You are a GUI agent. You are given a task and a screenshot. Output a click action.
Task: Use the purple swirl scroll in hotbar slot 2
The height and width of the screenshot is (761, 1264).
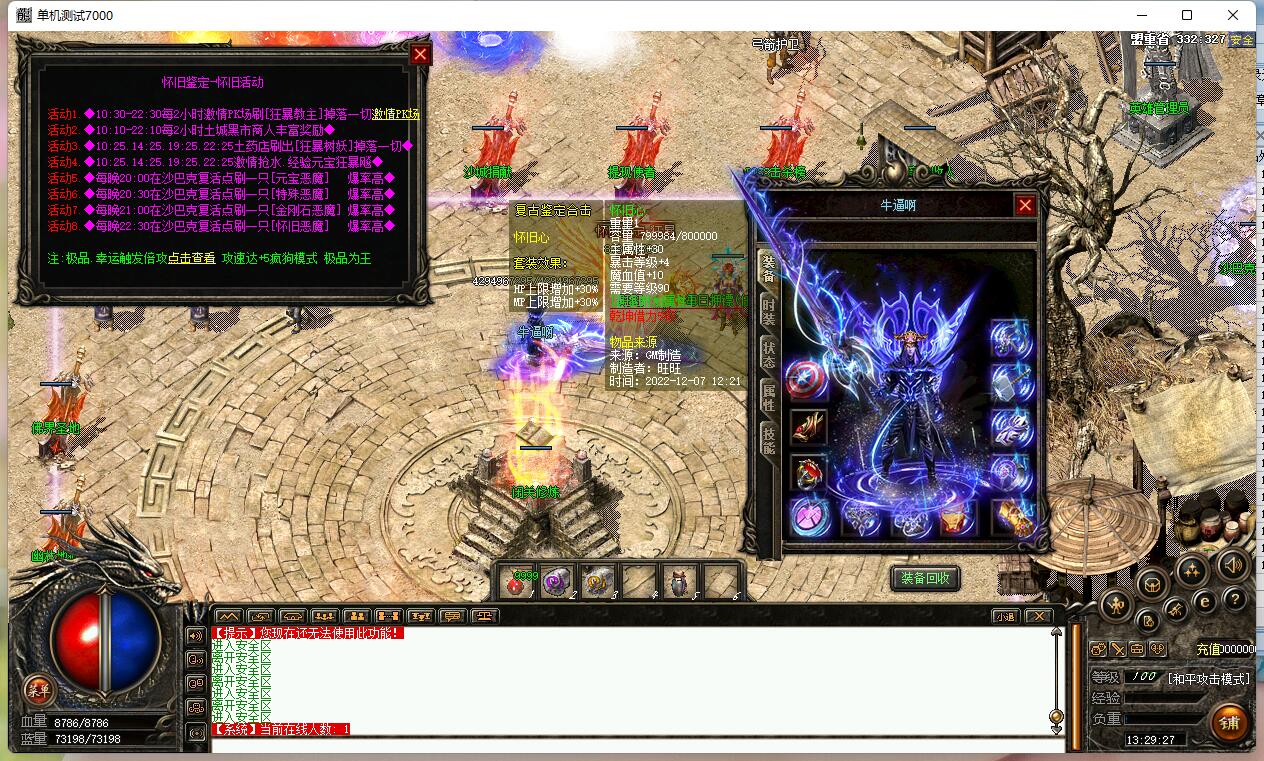pos(556,582)
